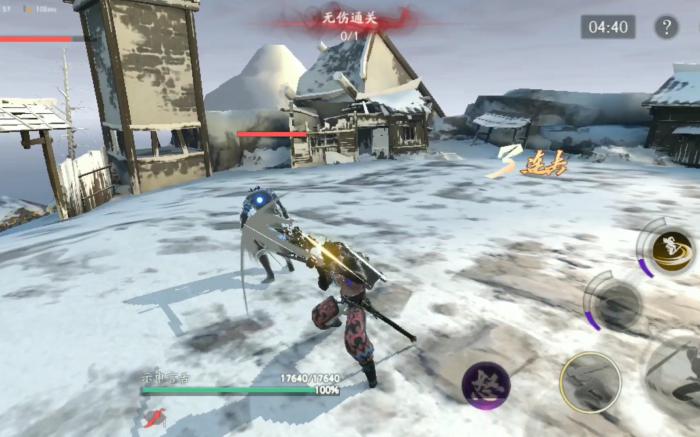This screenshot has height=437, width=700.
Task: Select the red buff icon under the health bar
Action: click(154, 418)
